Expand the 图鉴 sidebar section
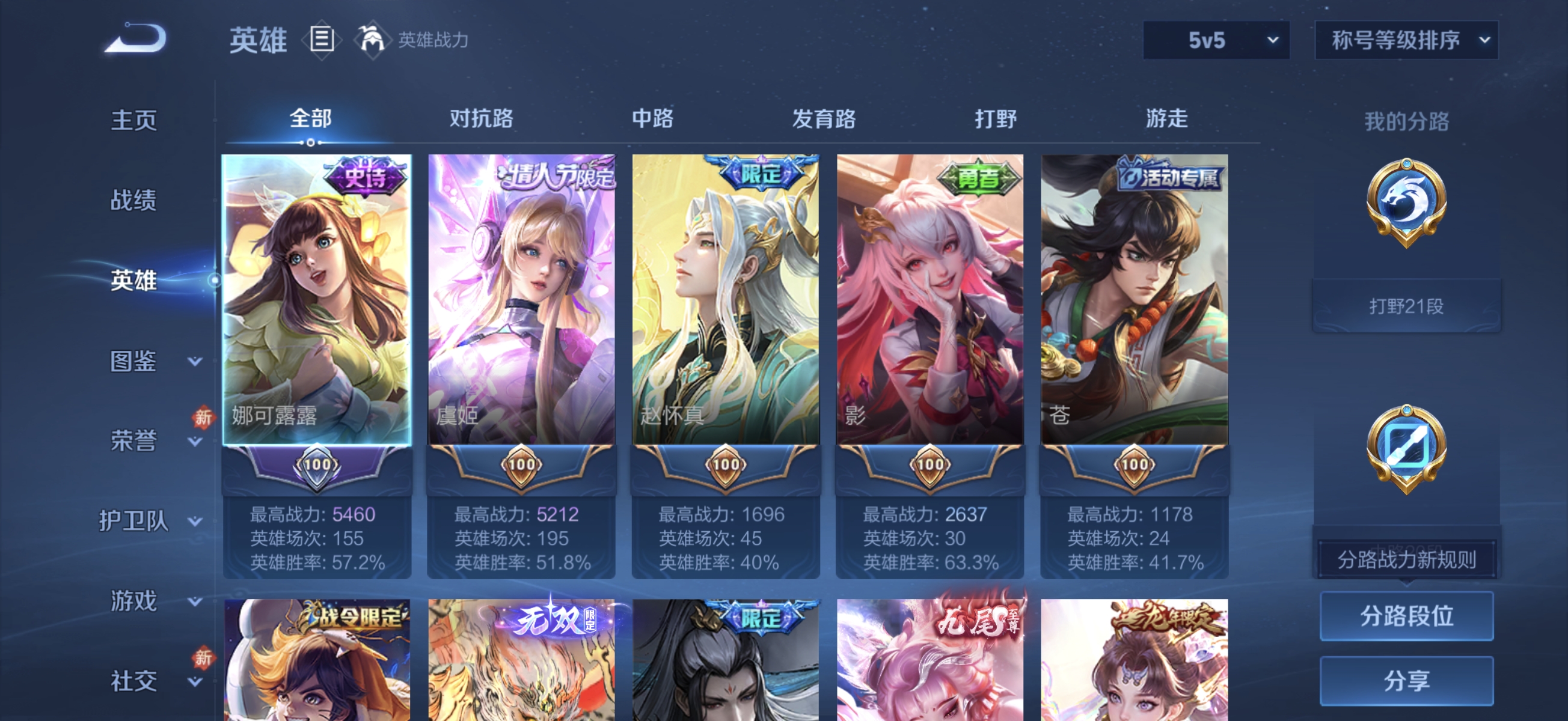This screenshot has width=1568, height=721. pyautogui.click(x=135, y=361)
